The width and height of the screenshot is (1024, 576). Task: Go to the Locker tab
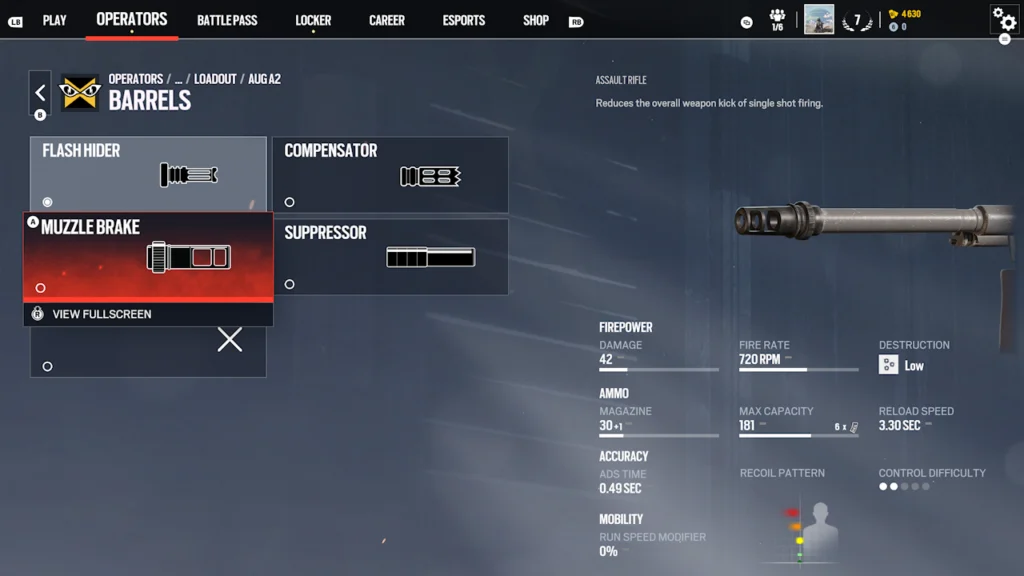tap(313, 20)
